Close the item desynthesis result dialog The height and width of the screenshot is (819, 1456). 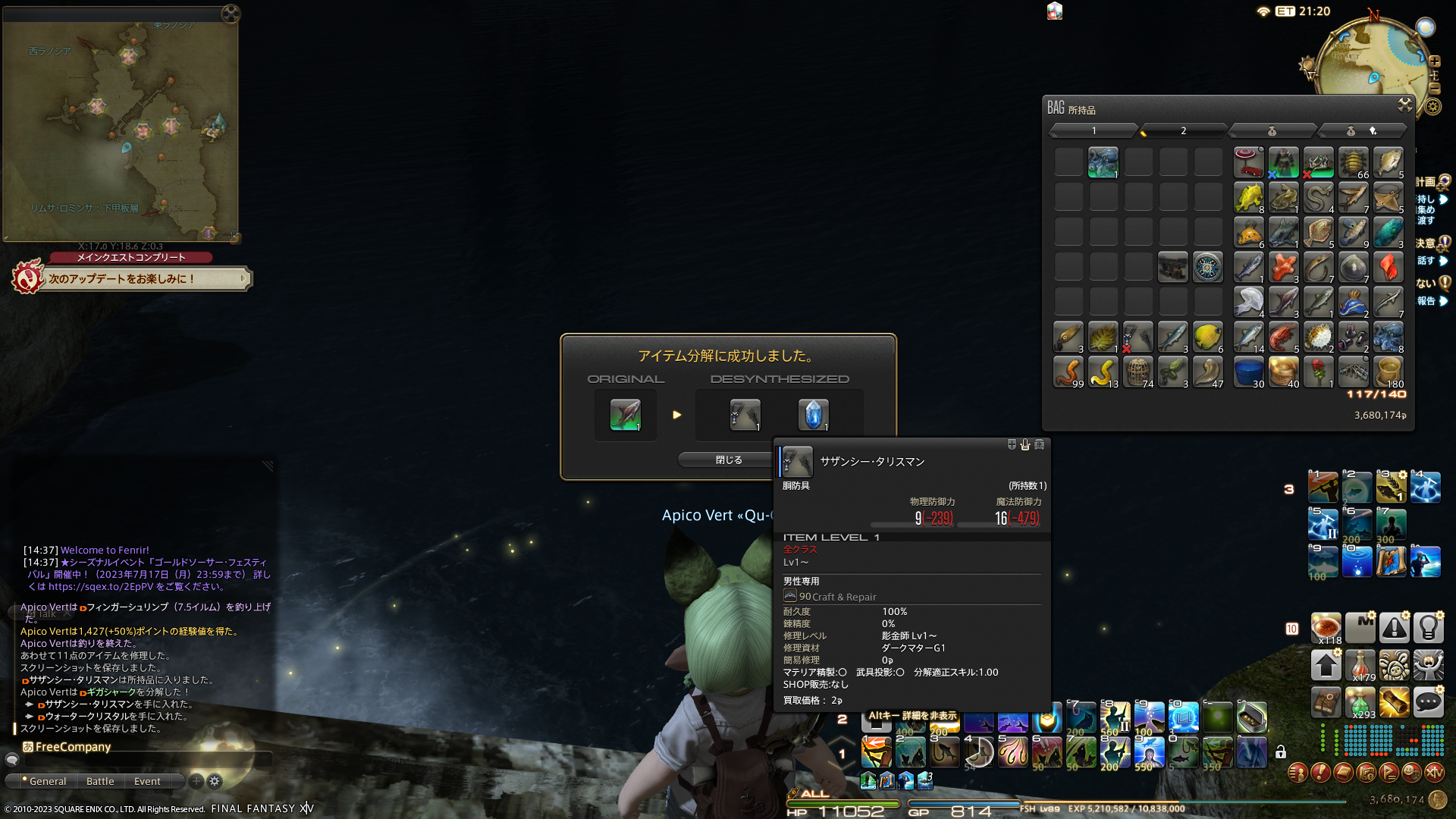coord(728,460)
